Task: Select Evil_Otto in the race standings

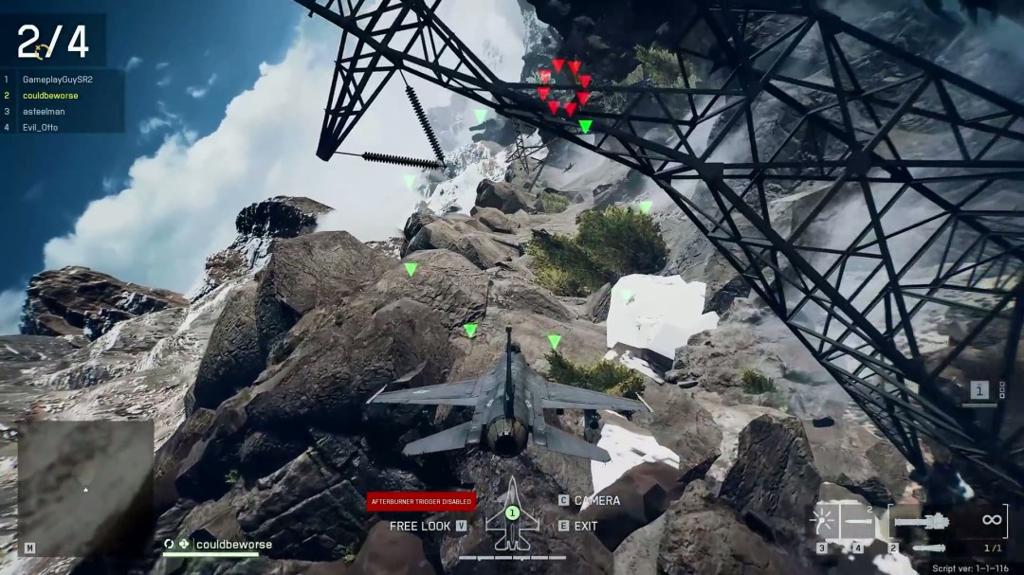Action: coord(41,127)
